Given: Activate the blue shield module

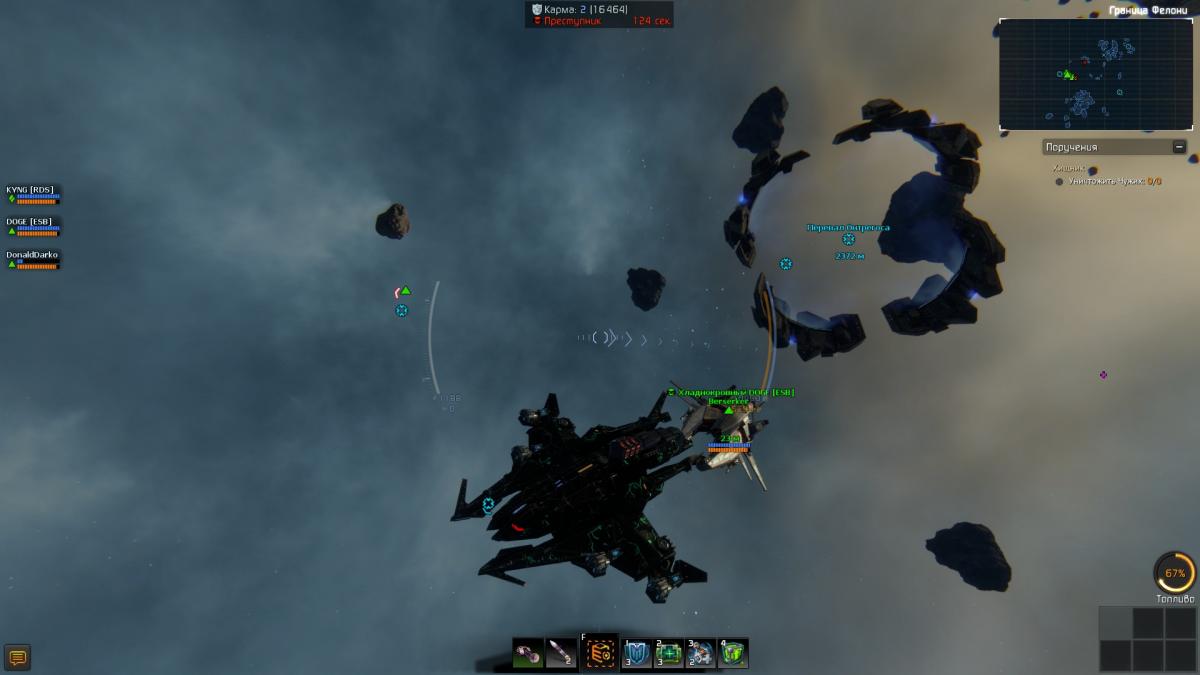Looking at the screenshot, I should click(x=637, y=654).
